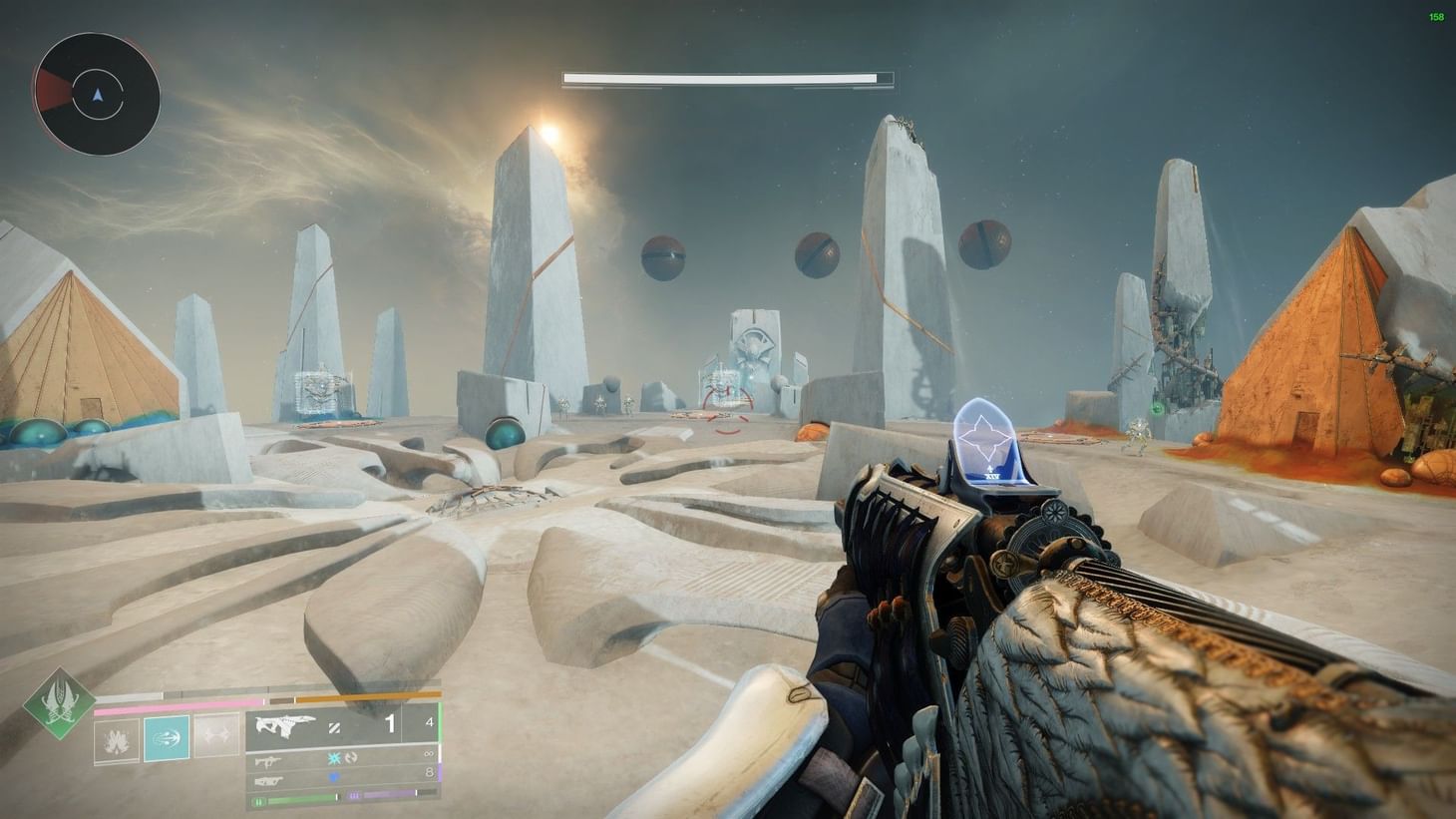
Task: Click the blue Stasis perk icon
Action: 333,759
